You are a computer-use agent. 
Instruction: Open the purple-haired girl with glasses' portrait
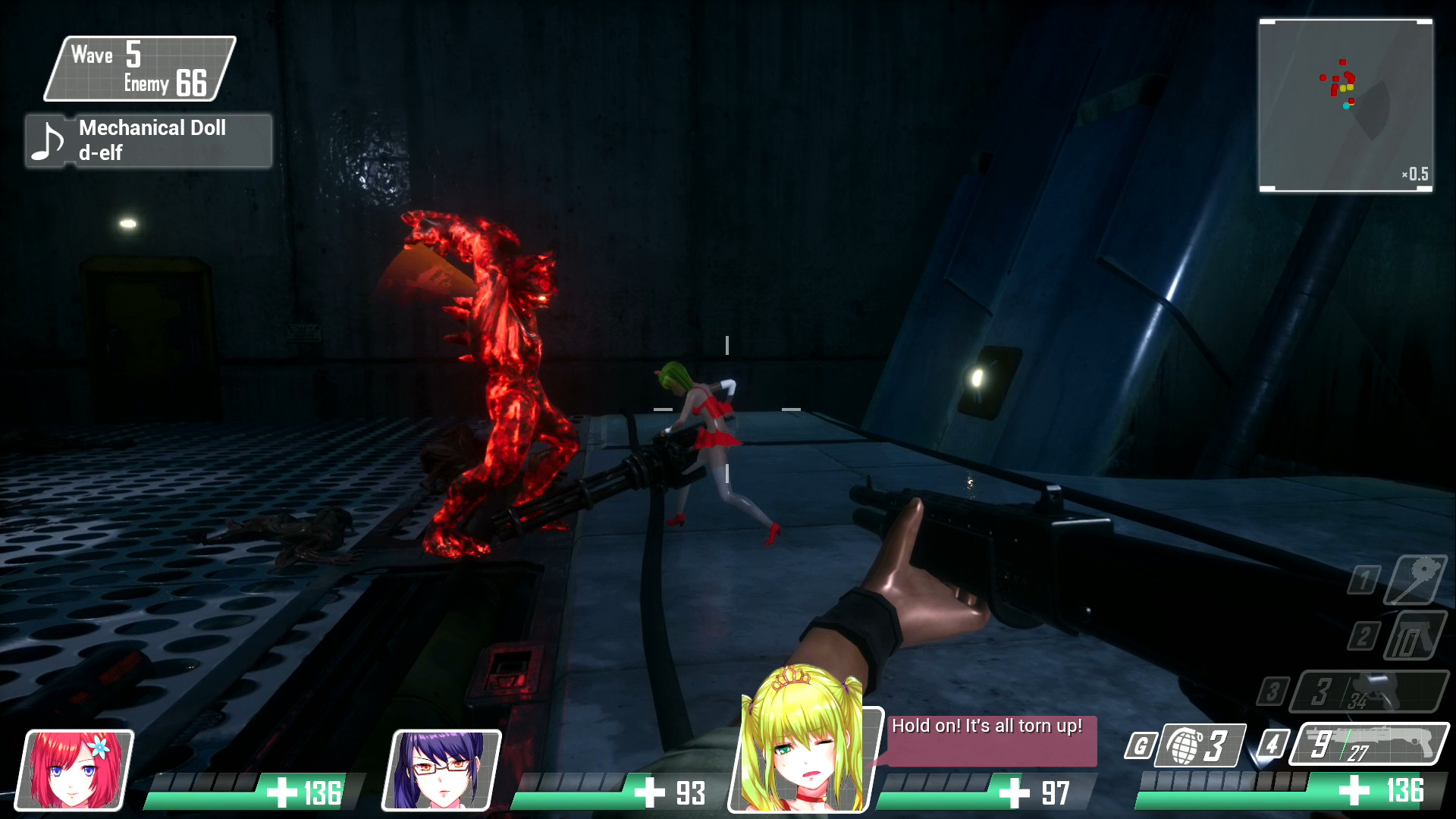point(444,770)
